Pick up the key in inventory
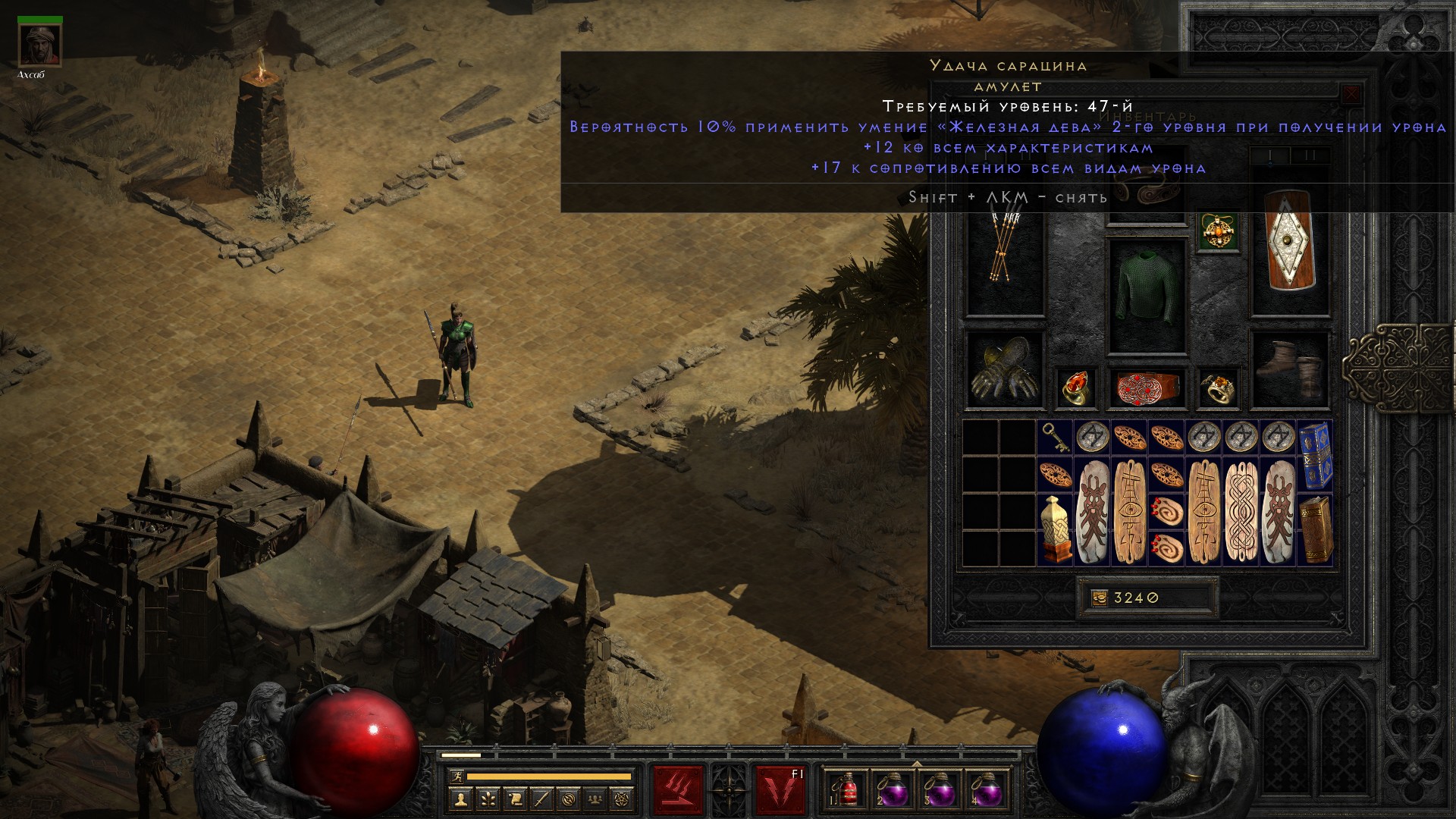 [1055, 438]
